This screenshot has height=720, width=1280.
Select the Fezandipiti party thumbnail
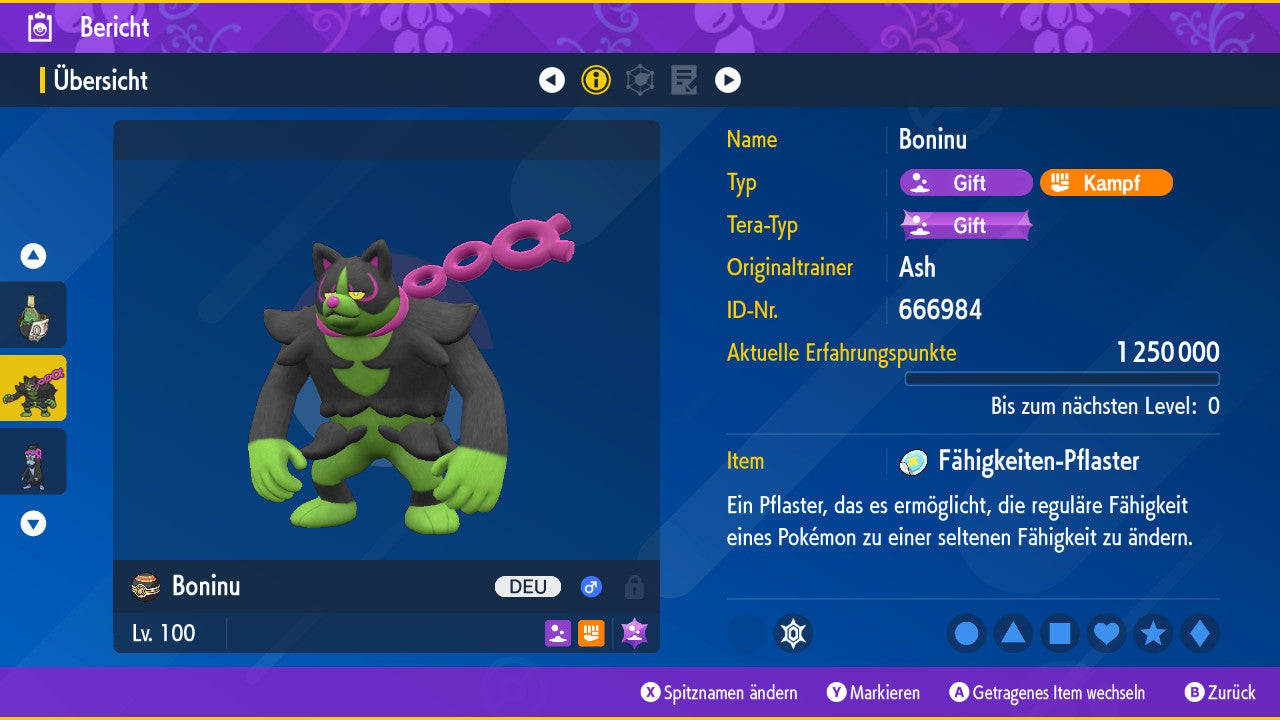click(x=33, y=461)
